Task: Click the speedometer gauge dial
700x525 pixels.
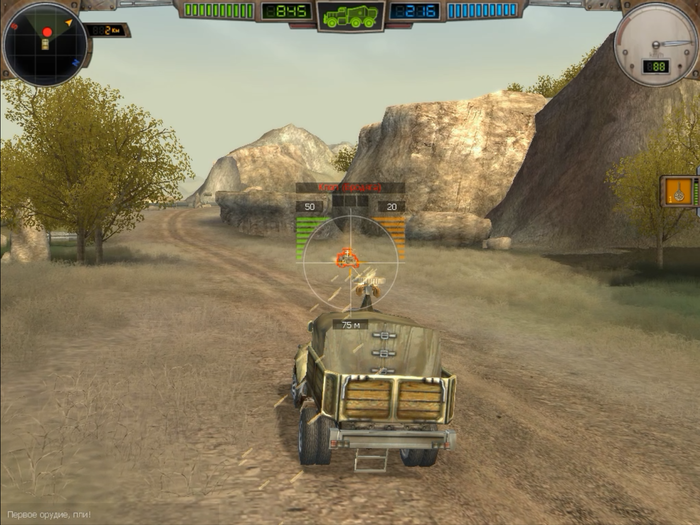Action: pos(655,44)
